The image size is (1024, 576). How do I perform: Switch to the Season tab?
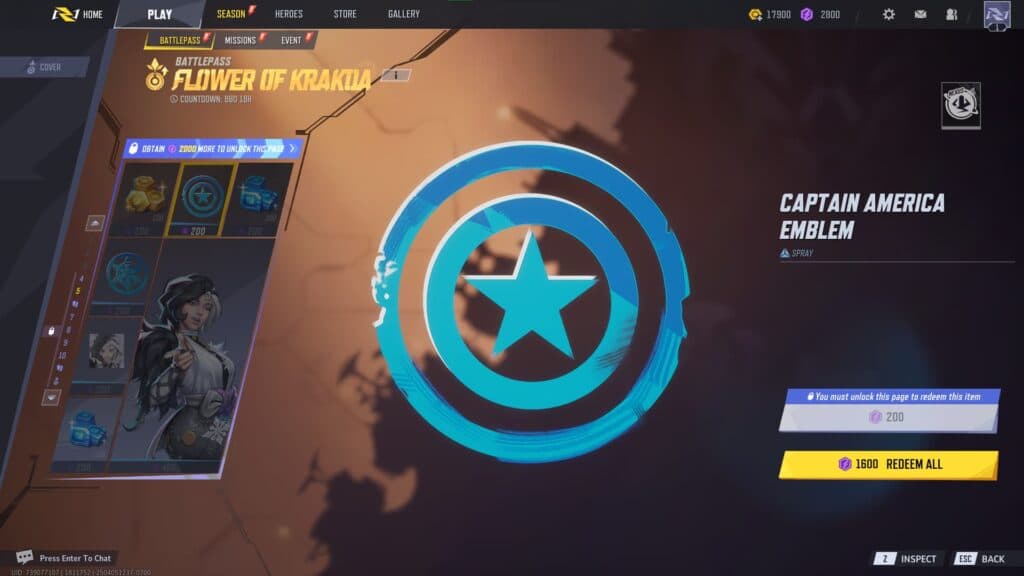tap(231, 14)
